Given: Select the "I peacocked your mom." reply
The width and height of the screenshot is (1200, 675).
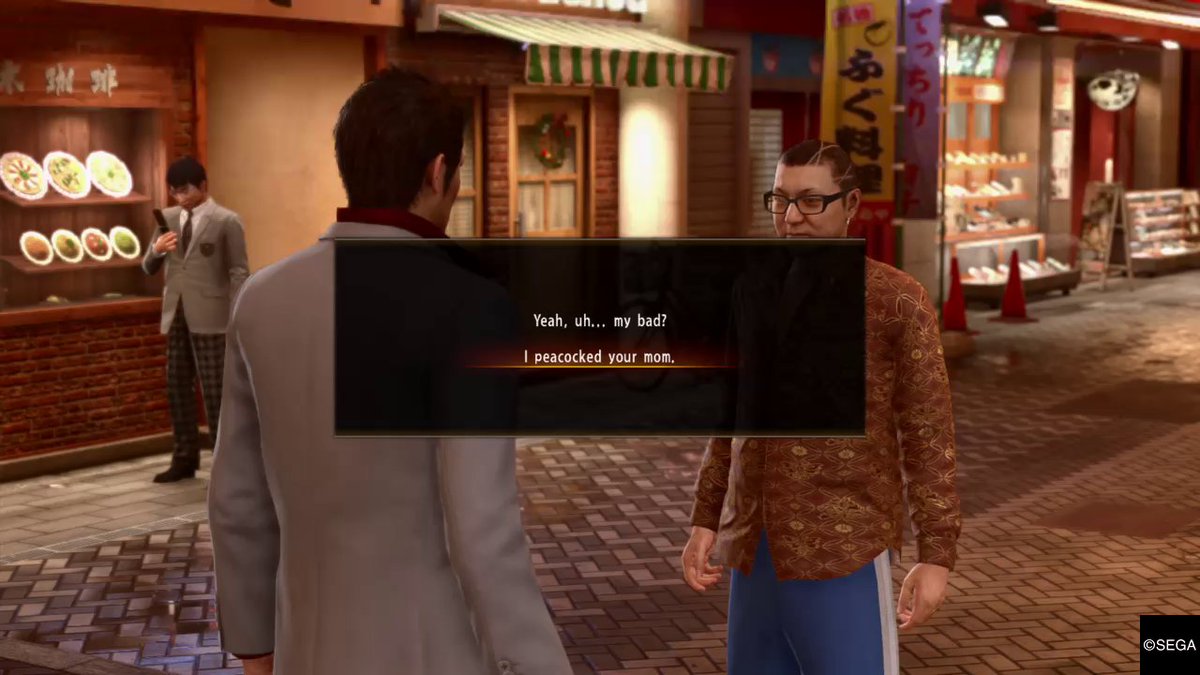Looking at the screenshot, I should coord(600,356).
